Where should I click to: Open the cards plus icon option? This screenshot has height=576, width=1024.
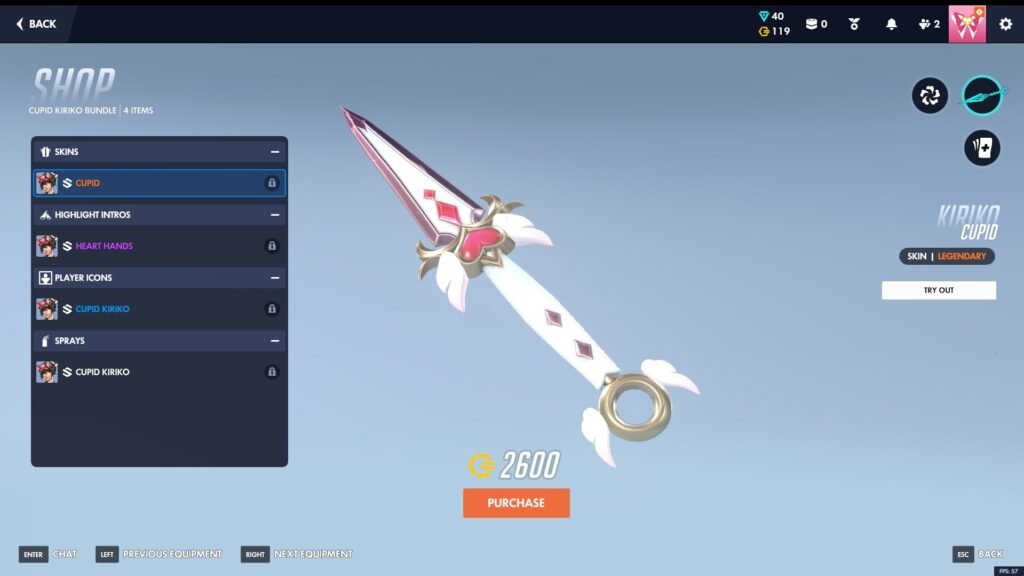[x=982, y=148]
